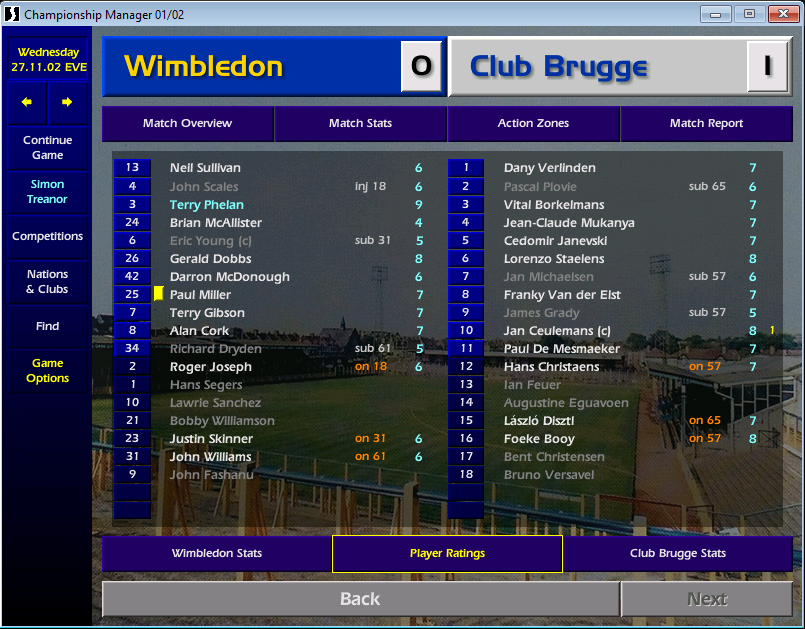Click the Wimbledon team name header
This screenshot has width=805, height=629.
coord(204,67)
